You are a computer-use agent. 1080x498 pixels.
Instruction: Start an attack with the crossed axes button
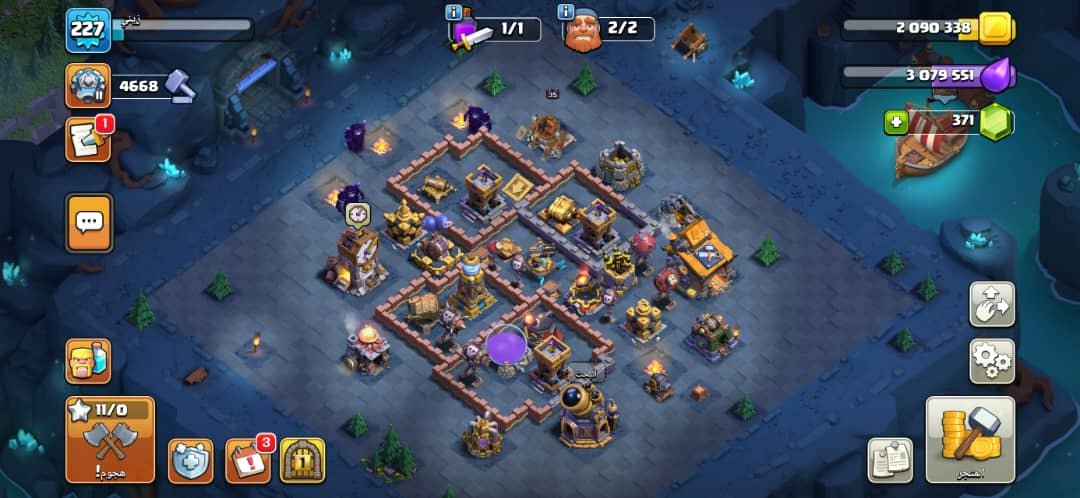coord(110,438)
